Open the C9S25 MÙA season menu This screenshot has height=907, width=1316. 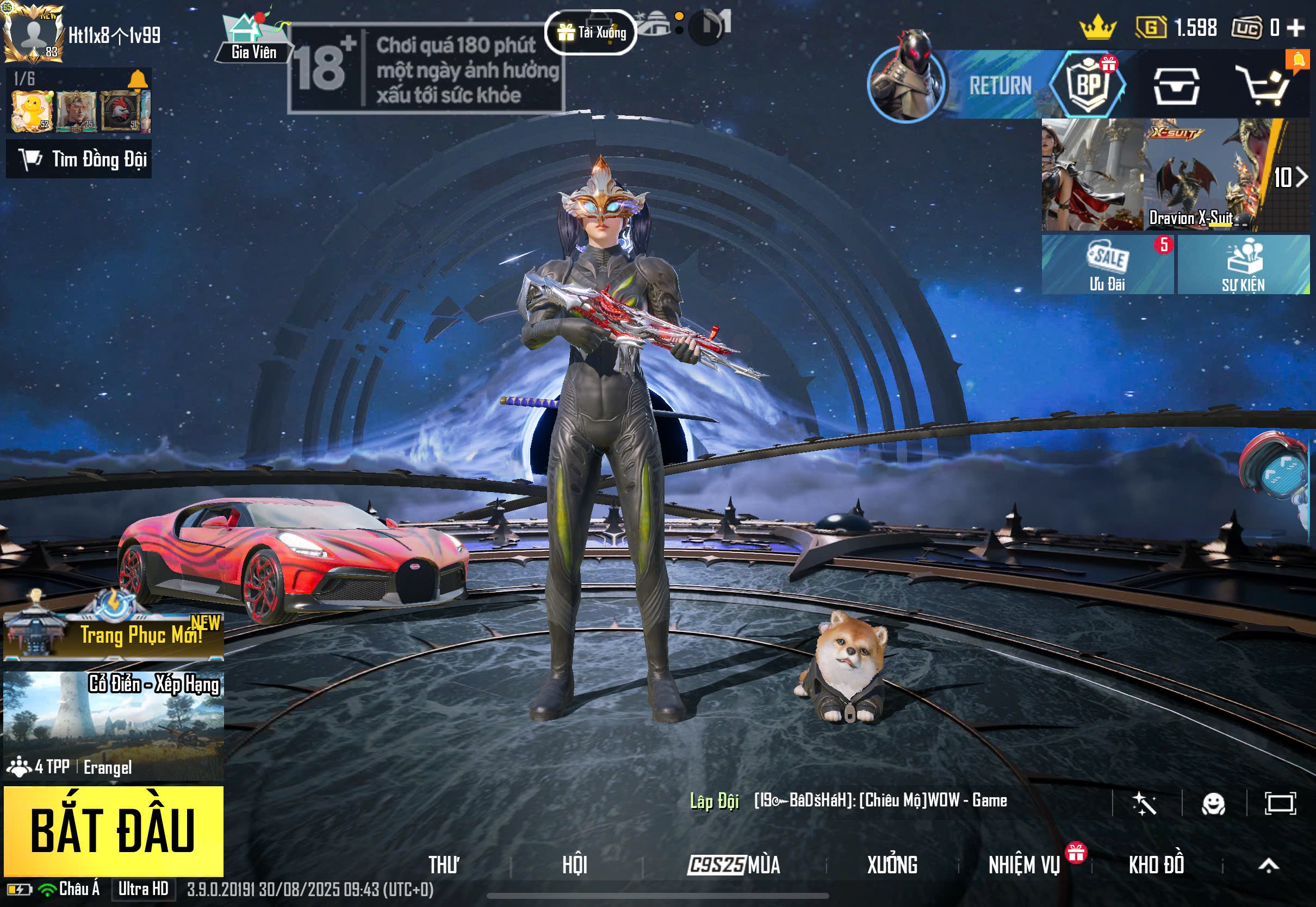click(734, 865)
